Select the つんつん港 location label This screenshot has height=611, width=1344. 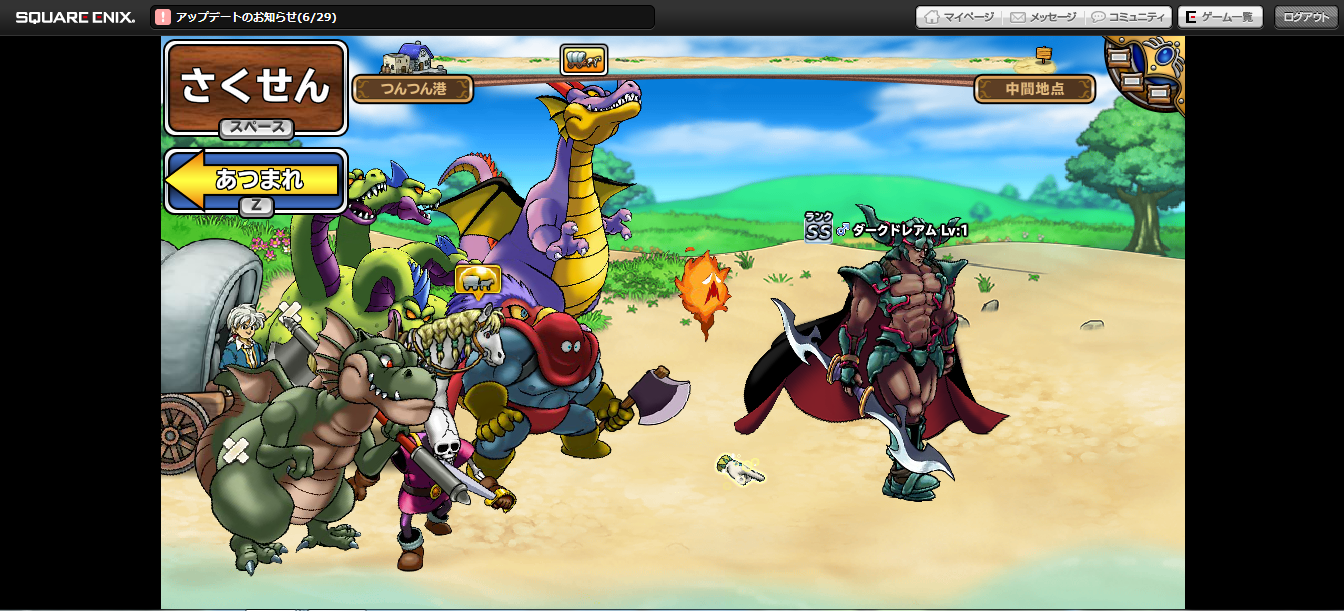click(x=413, y=89)
